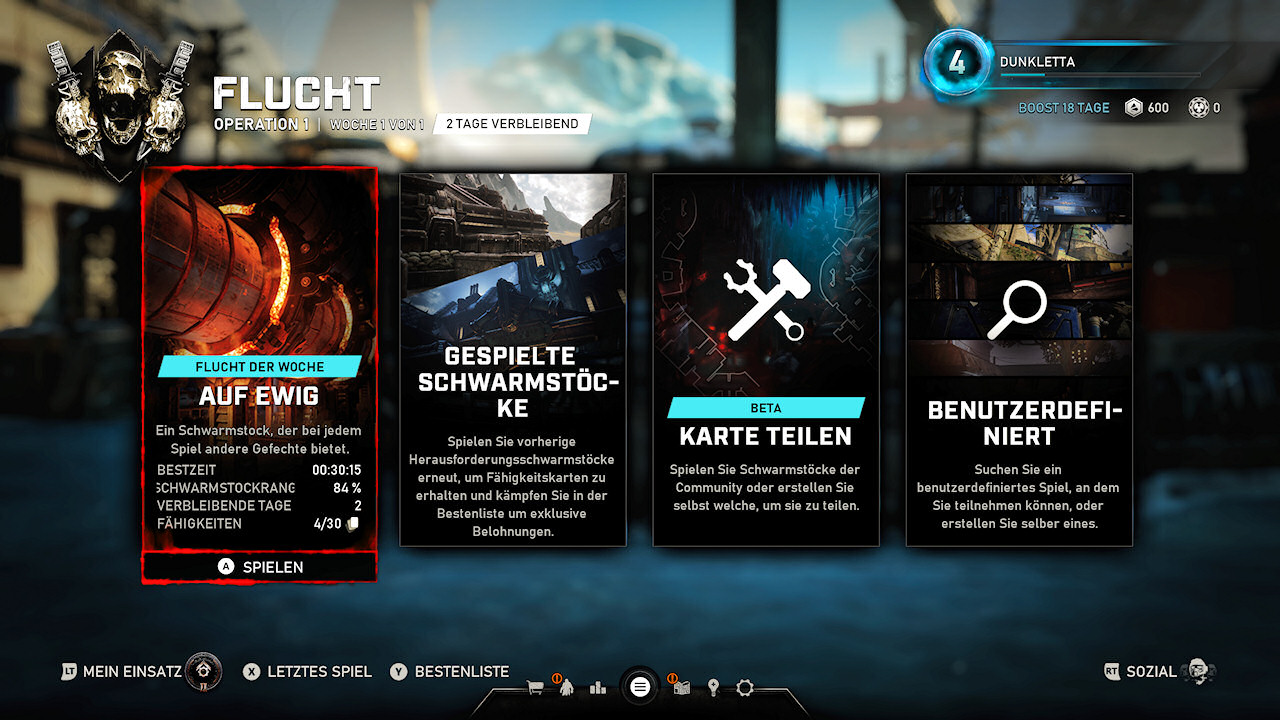
Task: Open the gear settings icon
Action: pos(744,688)
